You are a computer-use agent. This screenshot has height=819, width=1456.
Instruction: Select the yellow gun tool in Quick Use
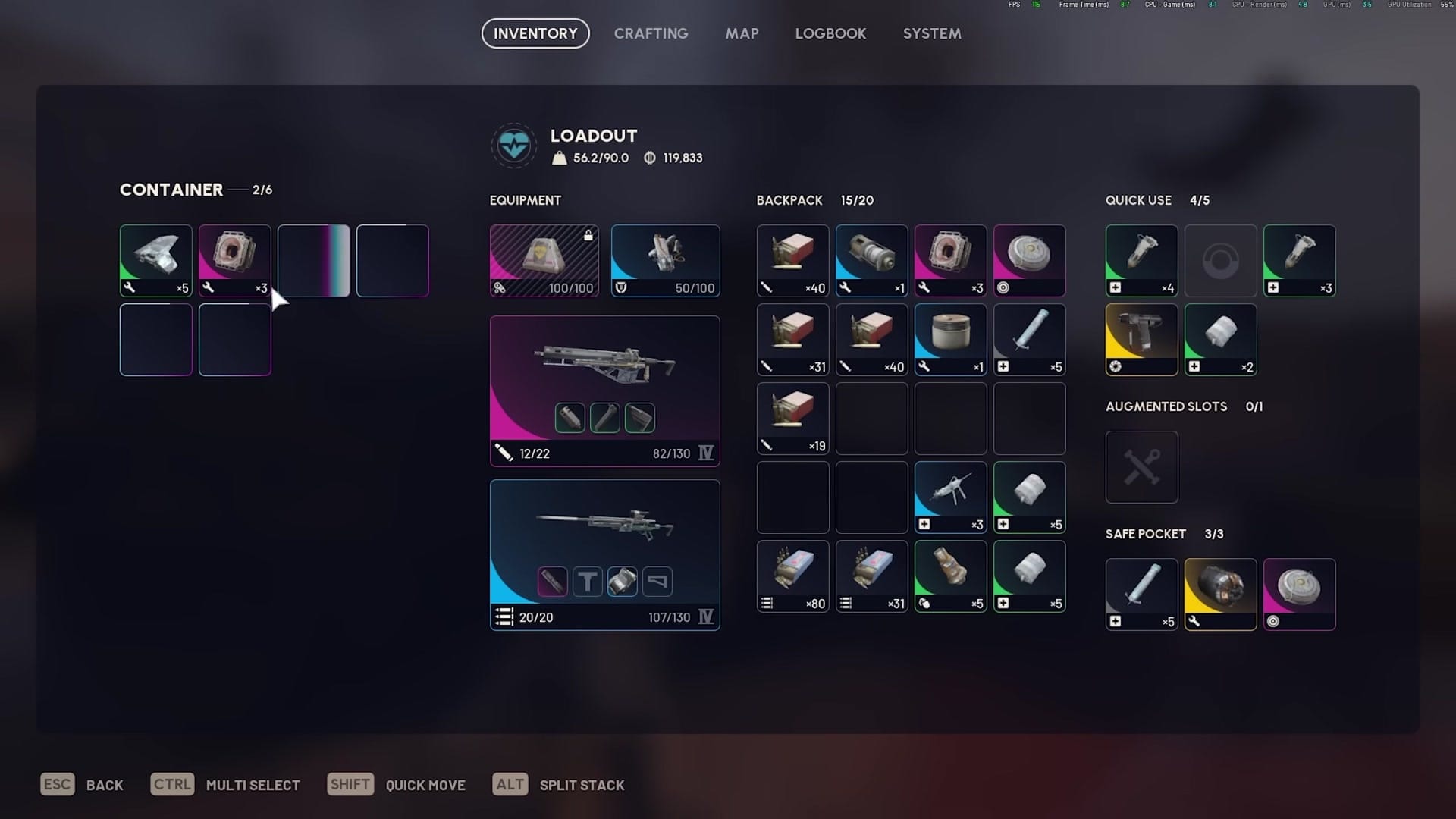click(1141, 339)
